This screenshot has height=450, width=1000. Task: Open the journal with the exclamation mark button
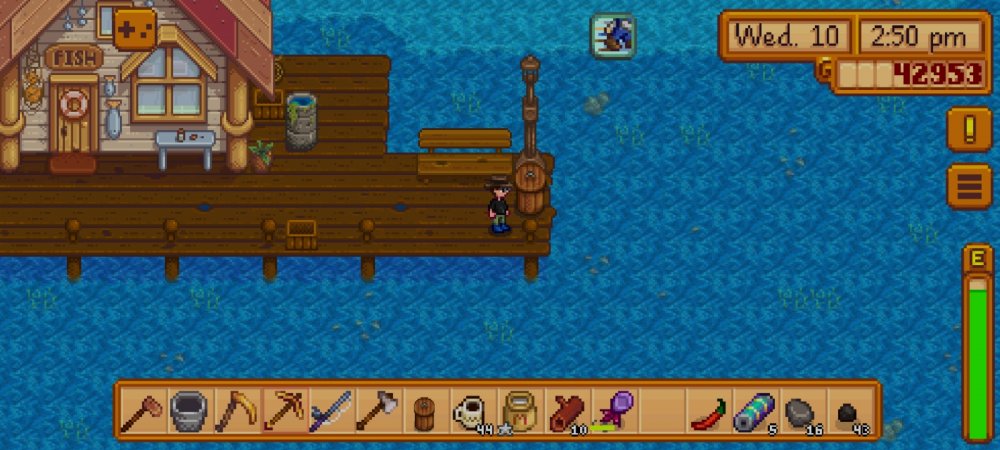(x=969, y=131)
